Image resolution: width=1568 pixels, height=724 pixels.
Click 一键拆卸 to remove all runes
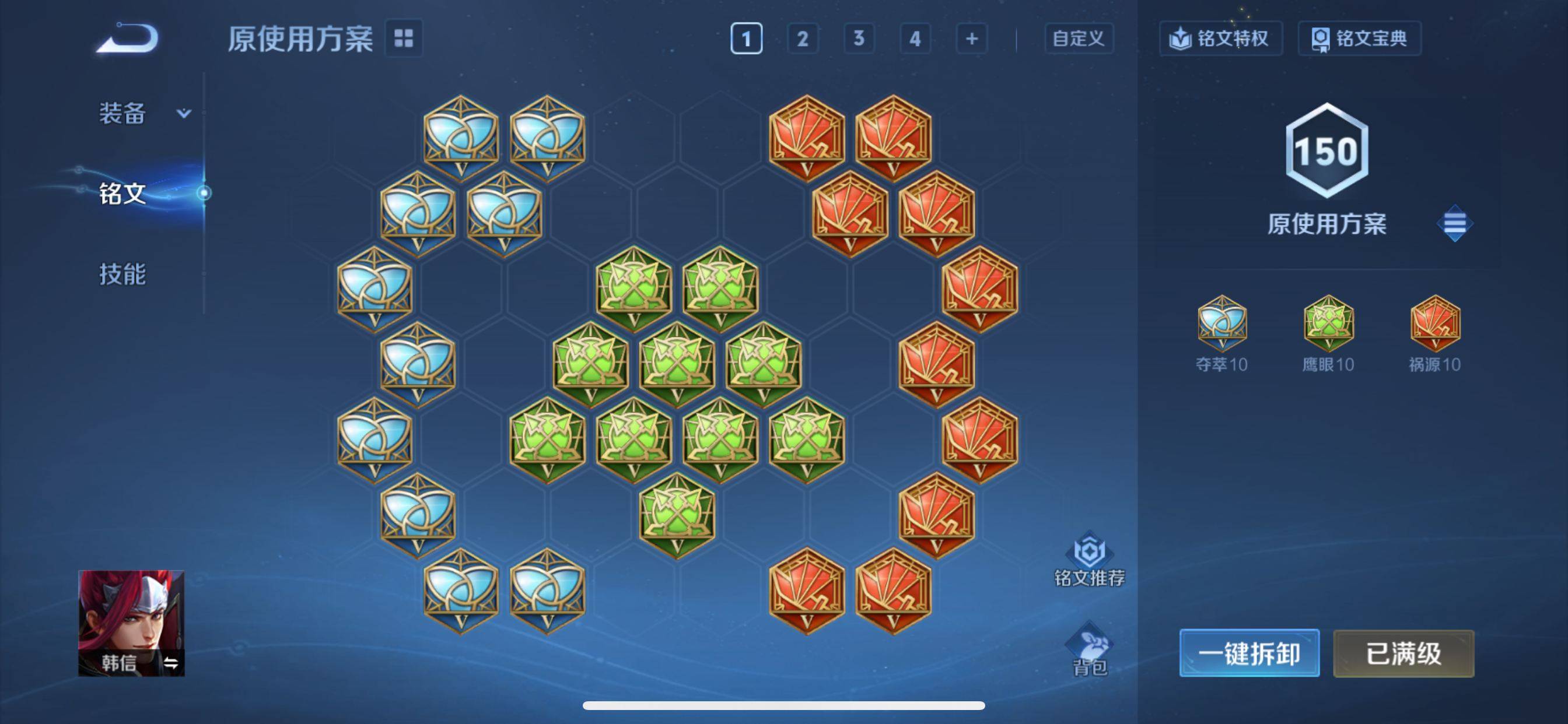(x=1249, y=653)
